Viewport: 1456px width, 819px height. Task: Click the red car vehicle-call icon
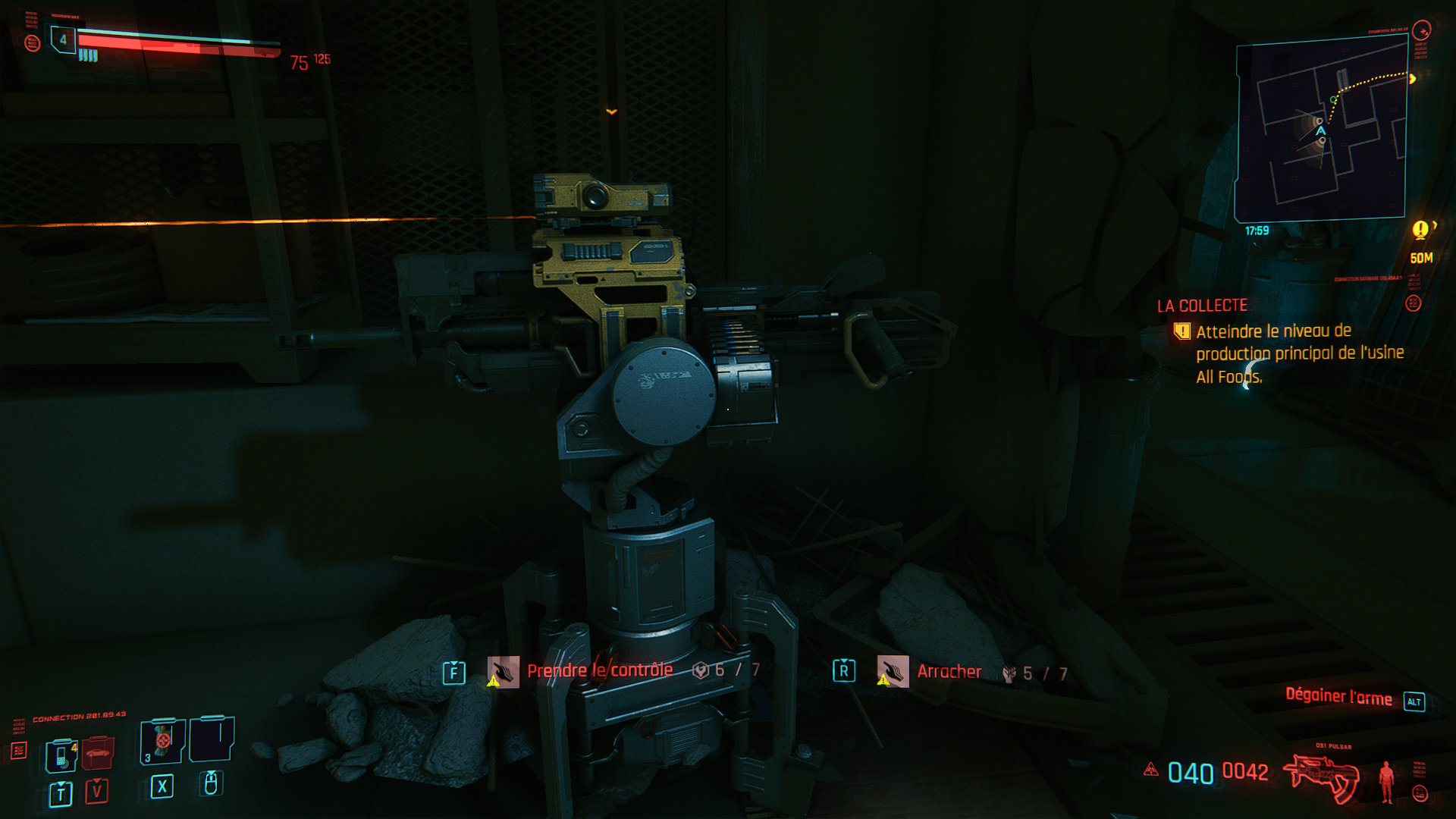click(98, 754)
